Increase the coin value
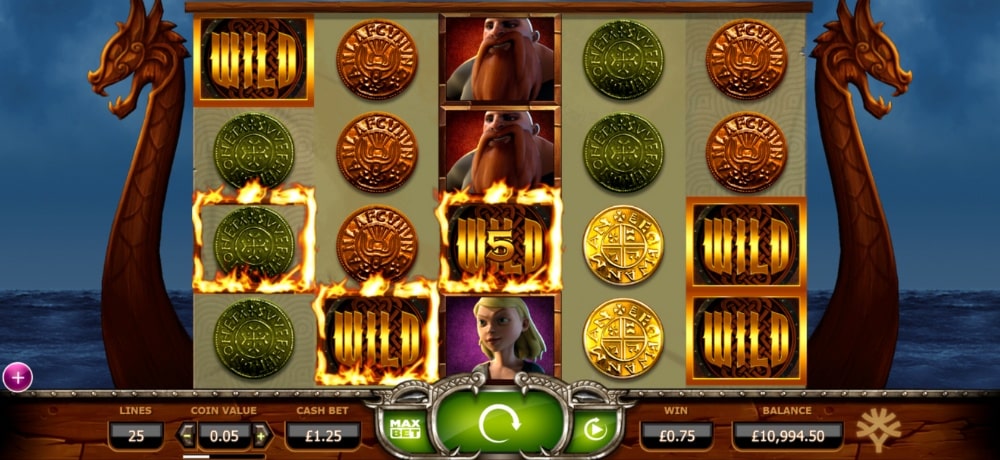Image resolution: width=1000 pixels, height=460 pixels. click(261, 435)
